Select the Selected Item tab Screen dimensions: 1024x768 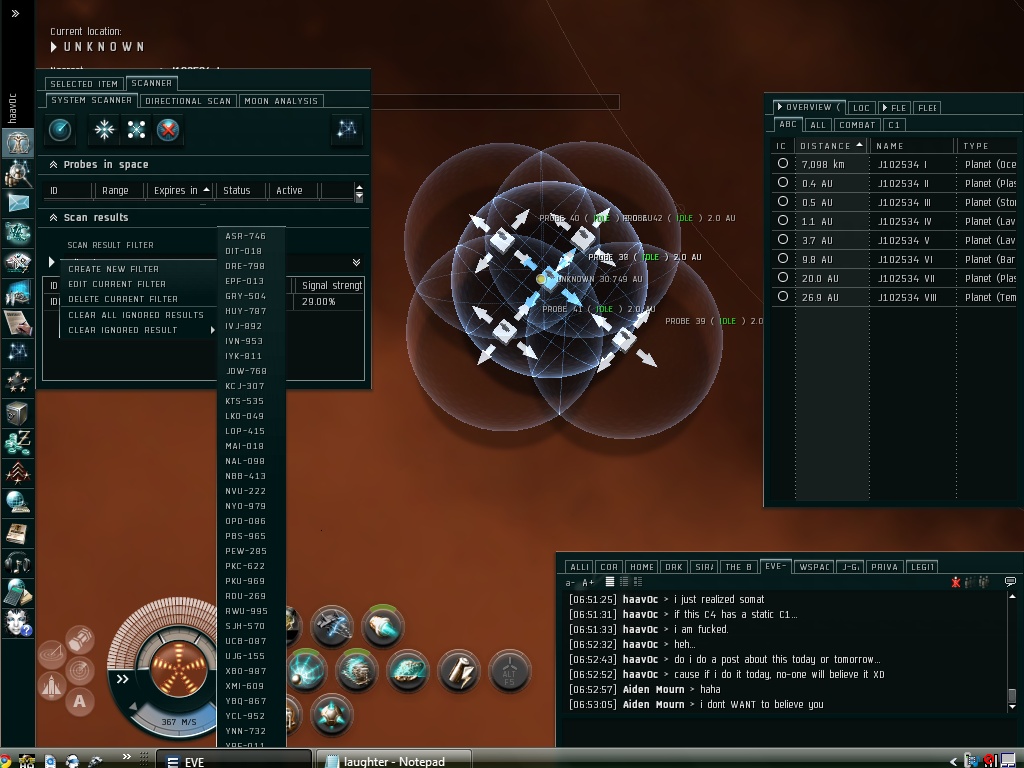pyautogui.click(x=84, y=84)
